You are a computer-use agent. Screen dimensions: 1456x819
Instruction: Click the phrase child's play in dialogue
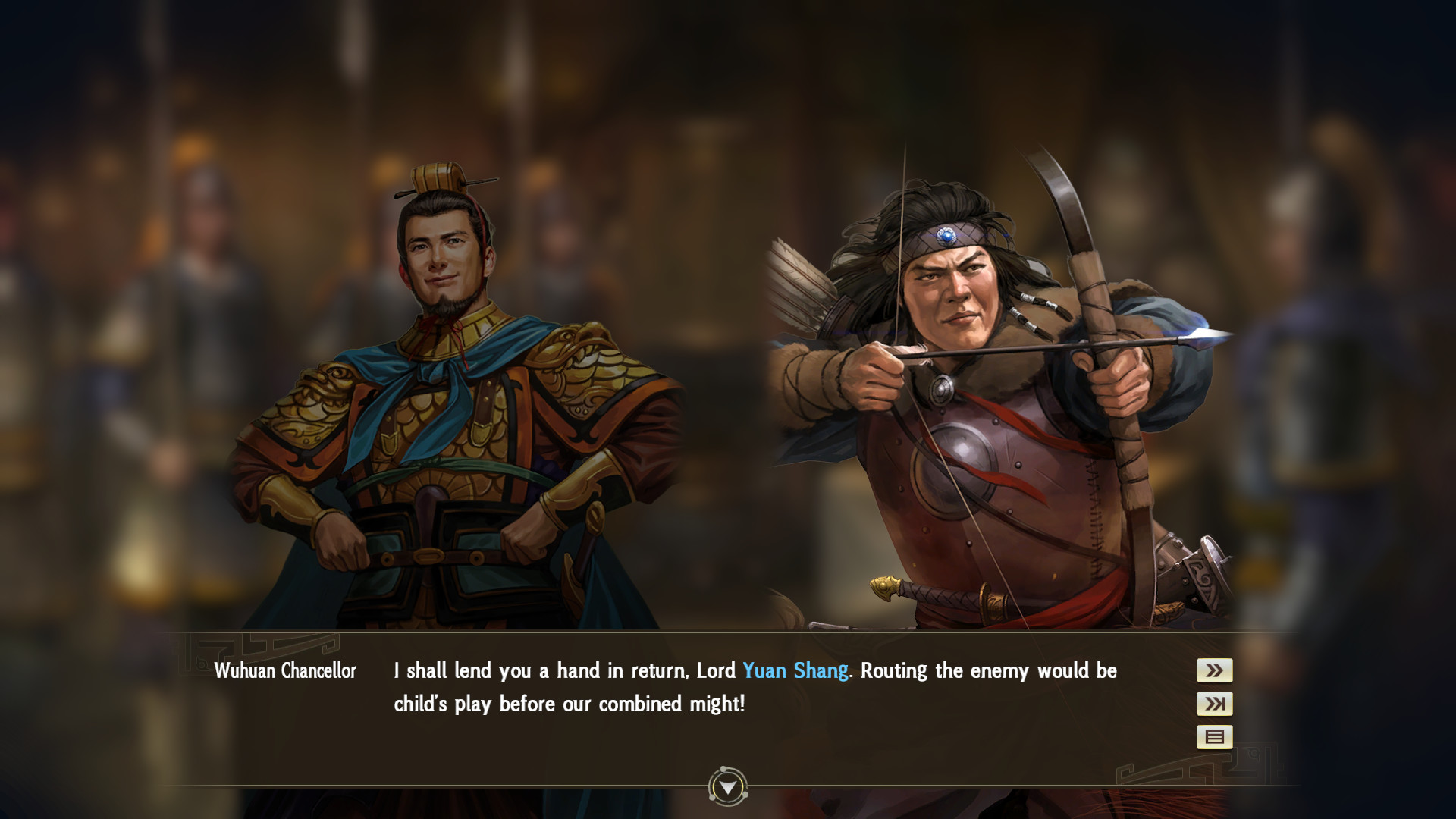[434, 703]
